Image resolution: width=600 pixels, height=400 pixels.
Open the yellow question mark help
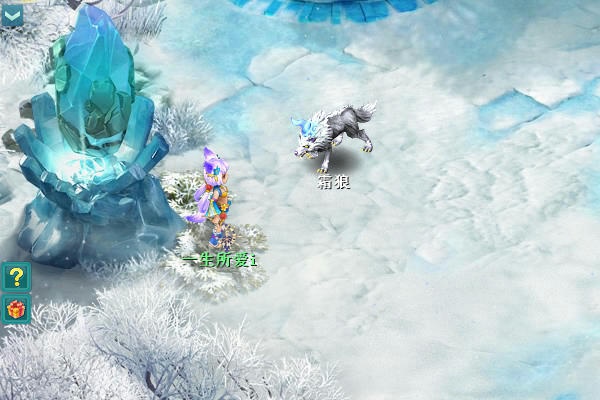pyautogui.click(x=16, y=276)
